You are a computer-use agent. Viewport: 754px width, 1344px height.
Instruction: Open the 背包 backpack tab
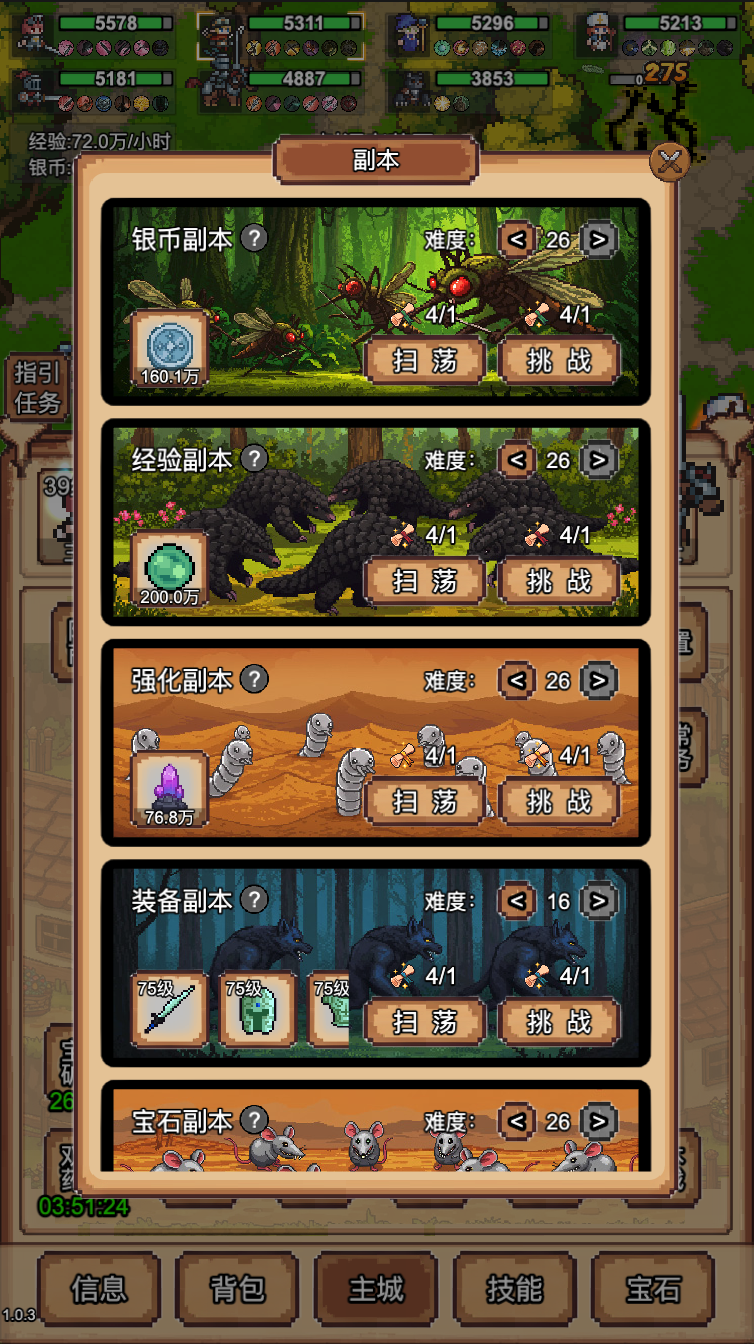click(x=237, y=1289)
